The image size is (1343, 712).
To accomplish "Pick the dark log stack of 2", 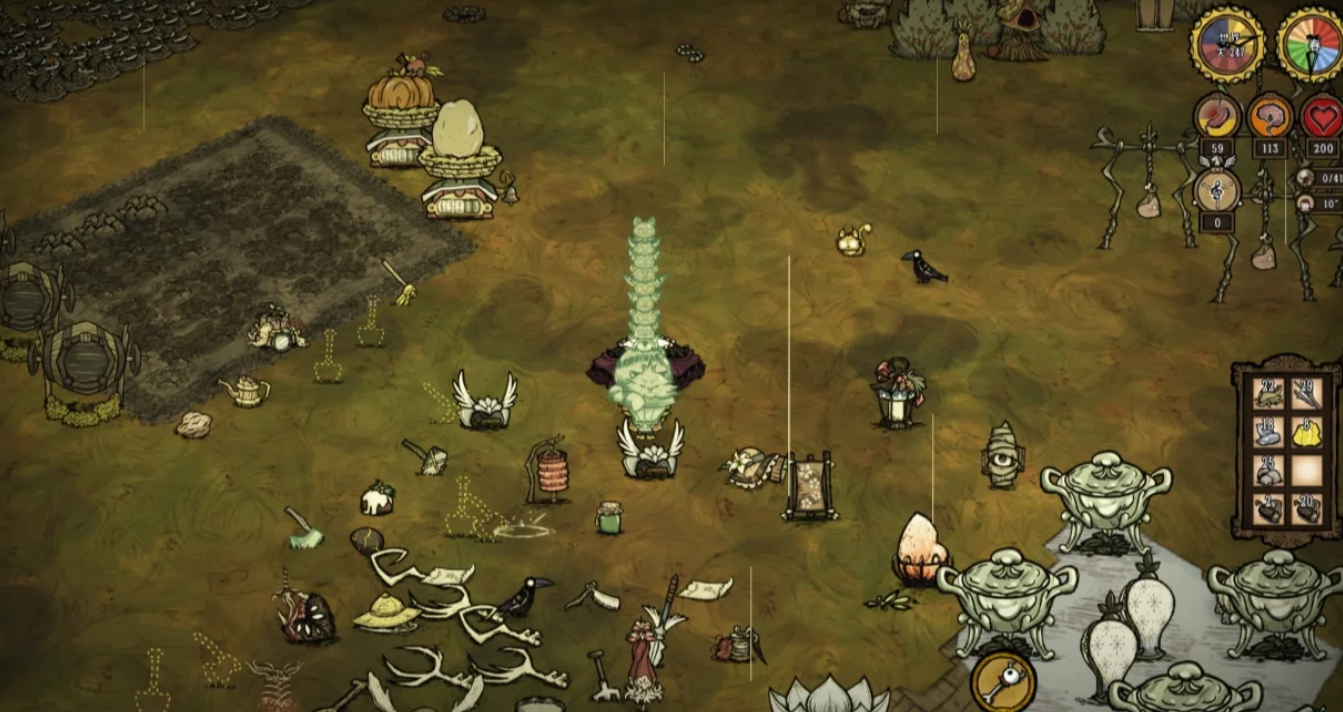I will (1268, 509).
